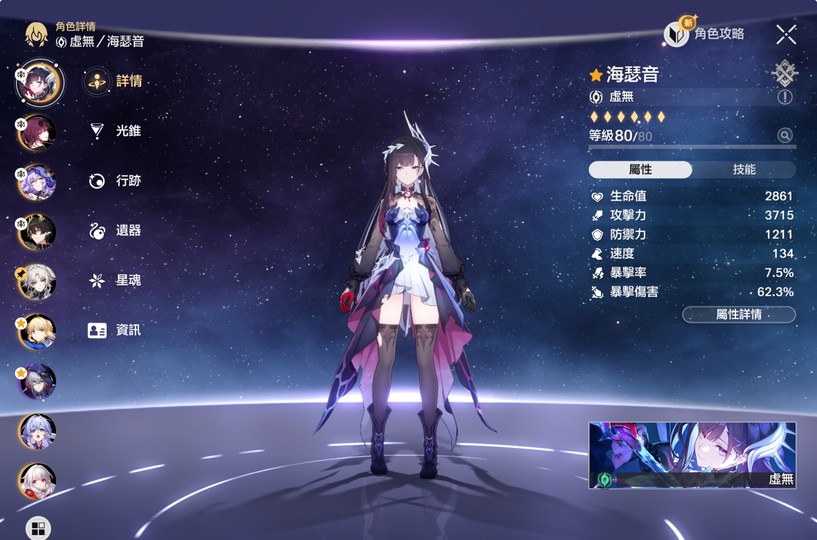Select the 屬性 attributes tab
817x540 pixels.
click(x=640, y=170)
